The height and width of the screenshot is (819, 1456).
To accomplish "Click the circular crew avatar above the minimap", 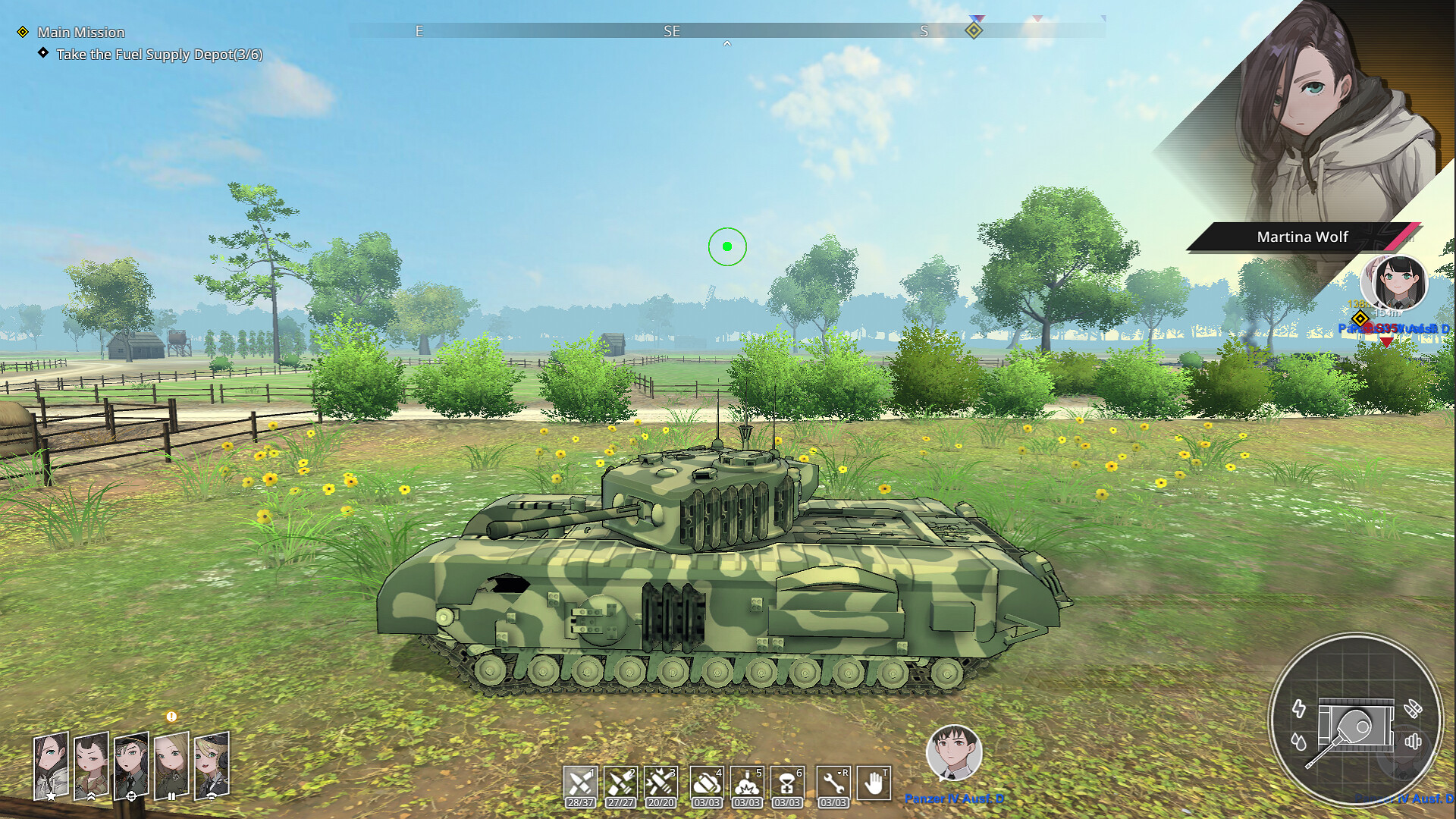I will coord(1398,281).
